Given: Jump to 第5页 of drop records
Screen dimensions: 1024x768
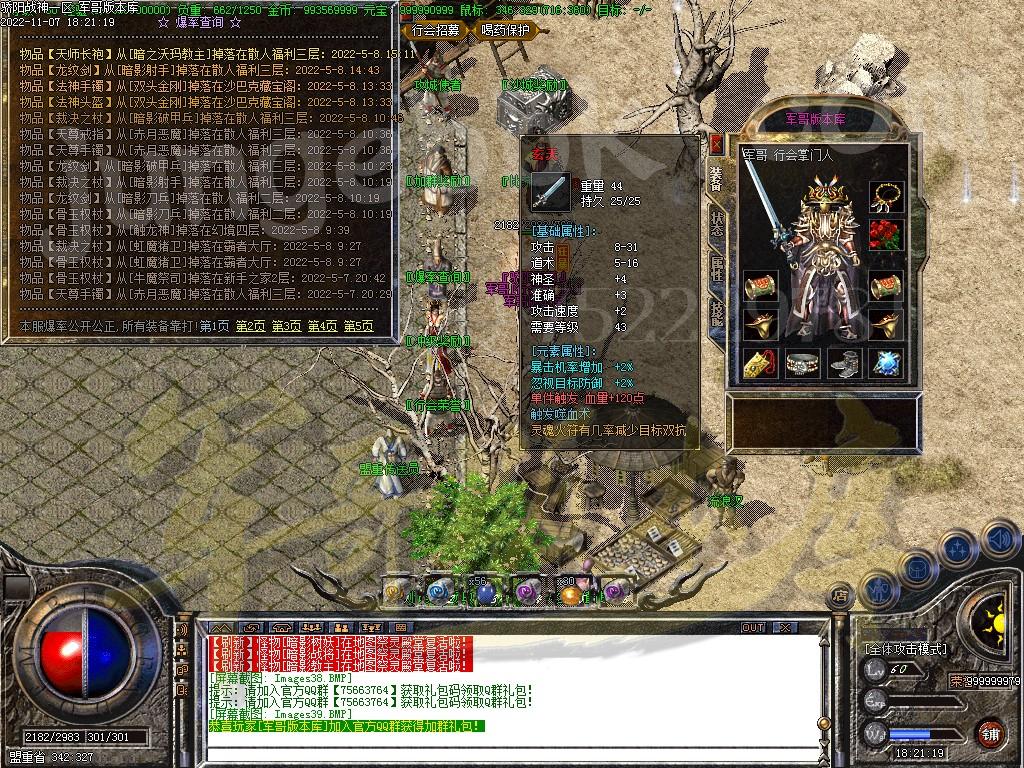Looking at the screenshot, I should click(358, 326).
